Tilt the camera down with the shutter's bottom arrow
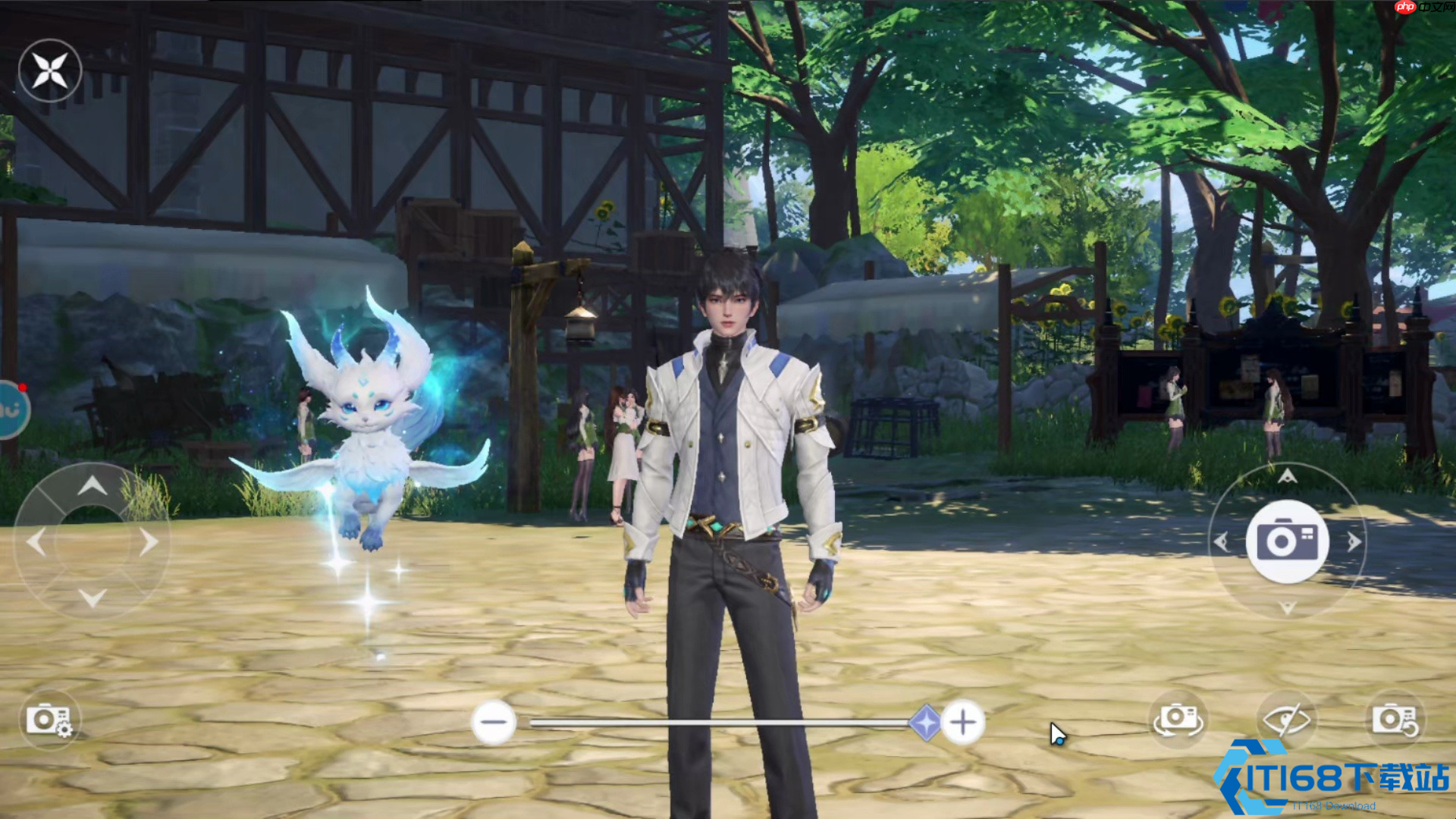This screenshot has height=819, width=1456. 1287,607
